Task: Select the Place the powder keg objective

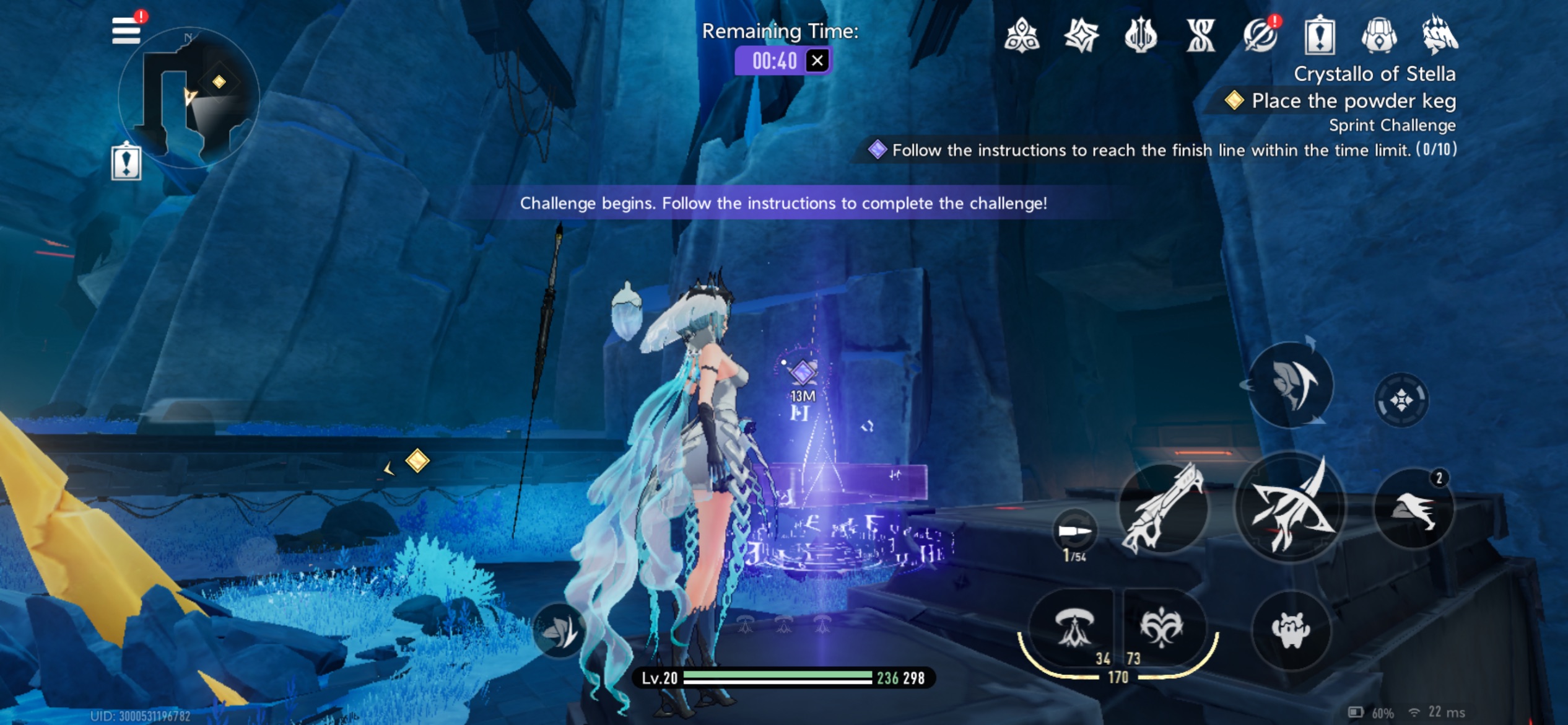Action: click(1353, 100)
